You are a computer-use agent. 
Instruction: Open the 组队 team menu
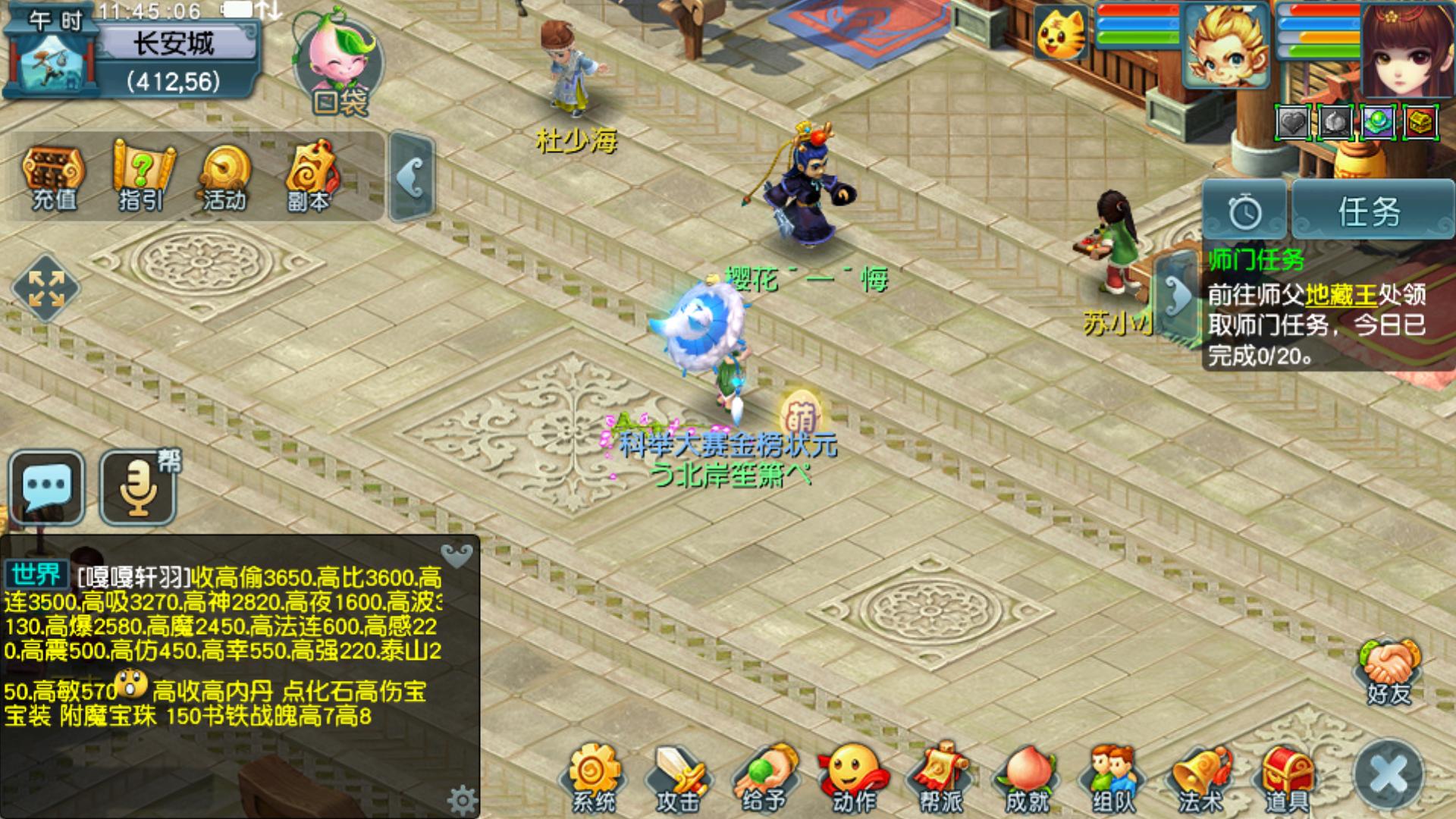[x=1113, y=778]
